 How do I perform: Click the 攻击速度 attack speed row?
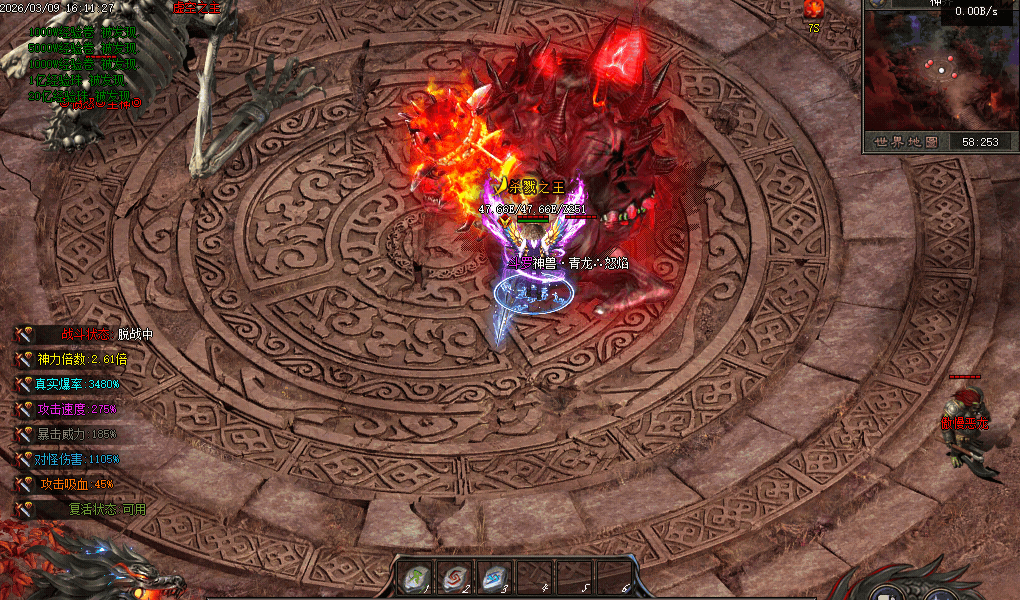pos(78,409)
